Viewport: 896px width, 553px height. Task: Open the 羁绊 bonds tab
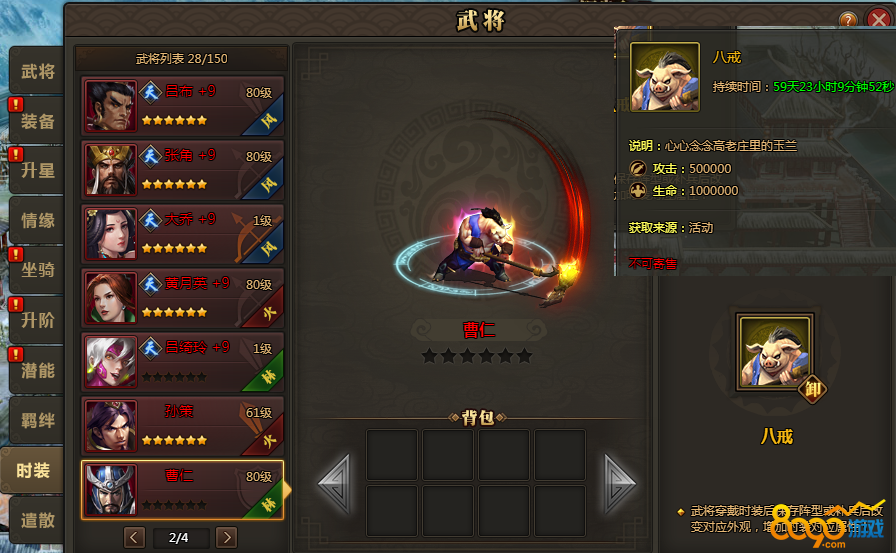click(38, 421)
